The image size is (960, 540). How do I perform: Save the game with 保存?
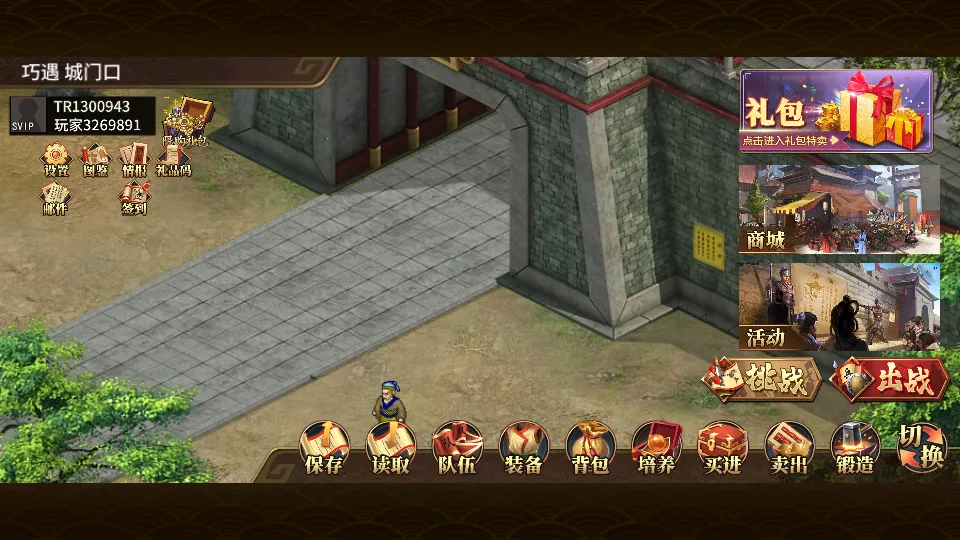click(x=325, y=448)
